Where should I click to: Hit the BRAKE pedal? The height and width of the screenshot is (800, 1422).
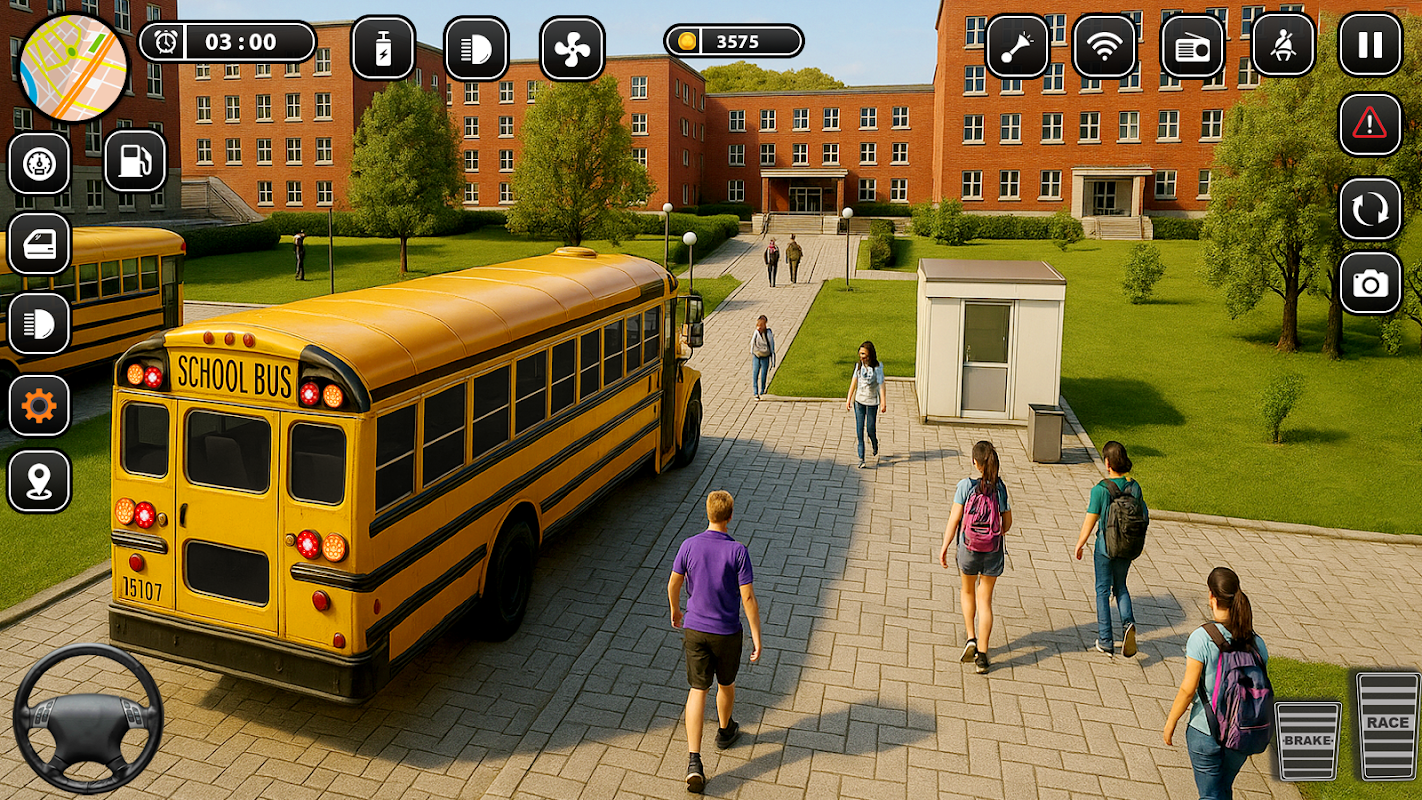click(1307, 740)
